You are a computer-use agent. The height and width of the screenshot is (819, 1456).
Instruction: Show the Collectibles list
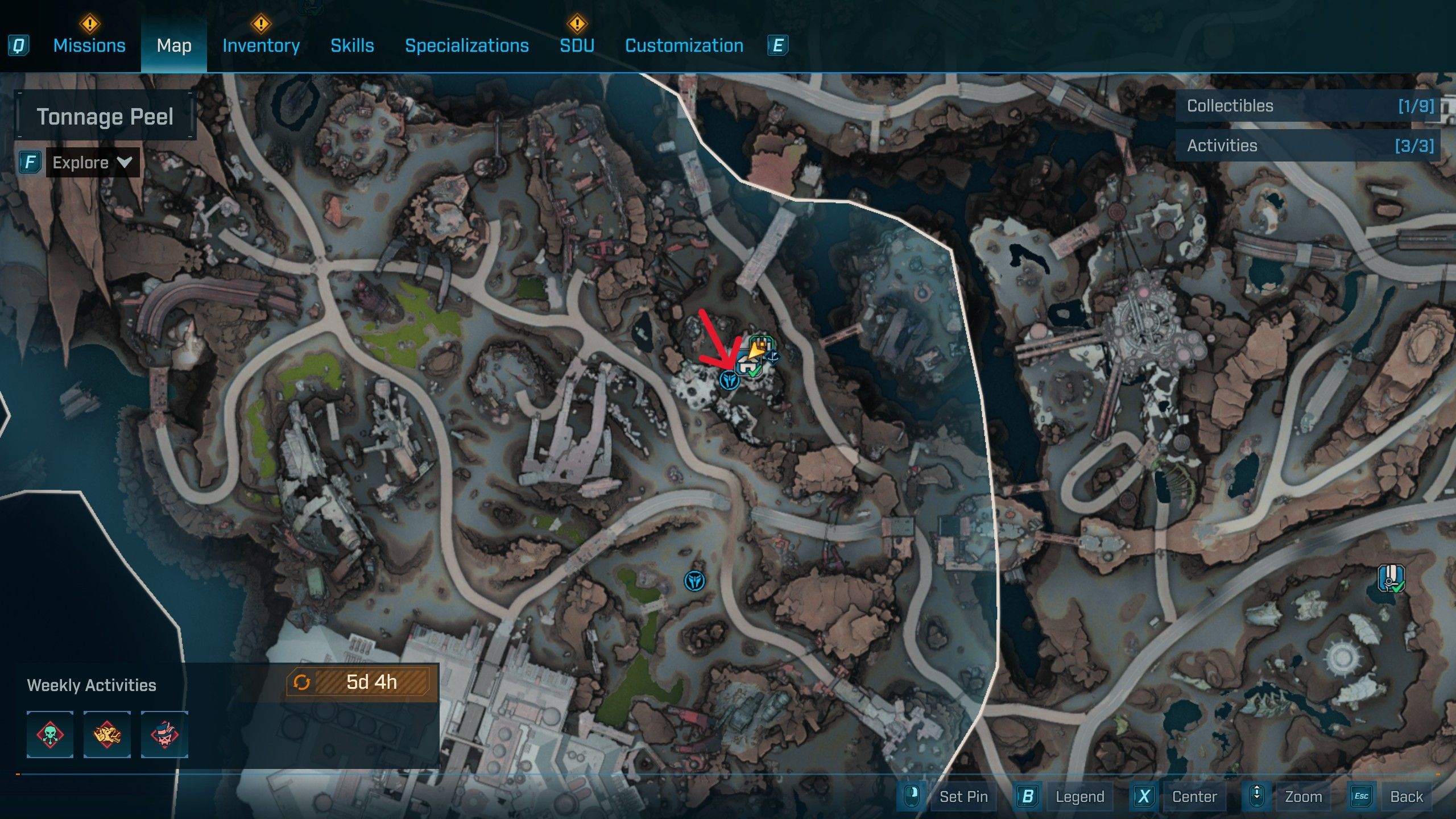pos(1308,106)
